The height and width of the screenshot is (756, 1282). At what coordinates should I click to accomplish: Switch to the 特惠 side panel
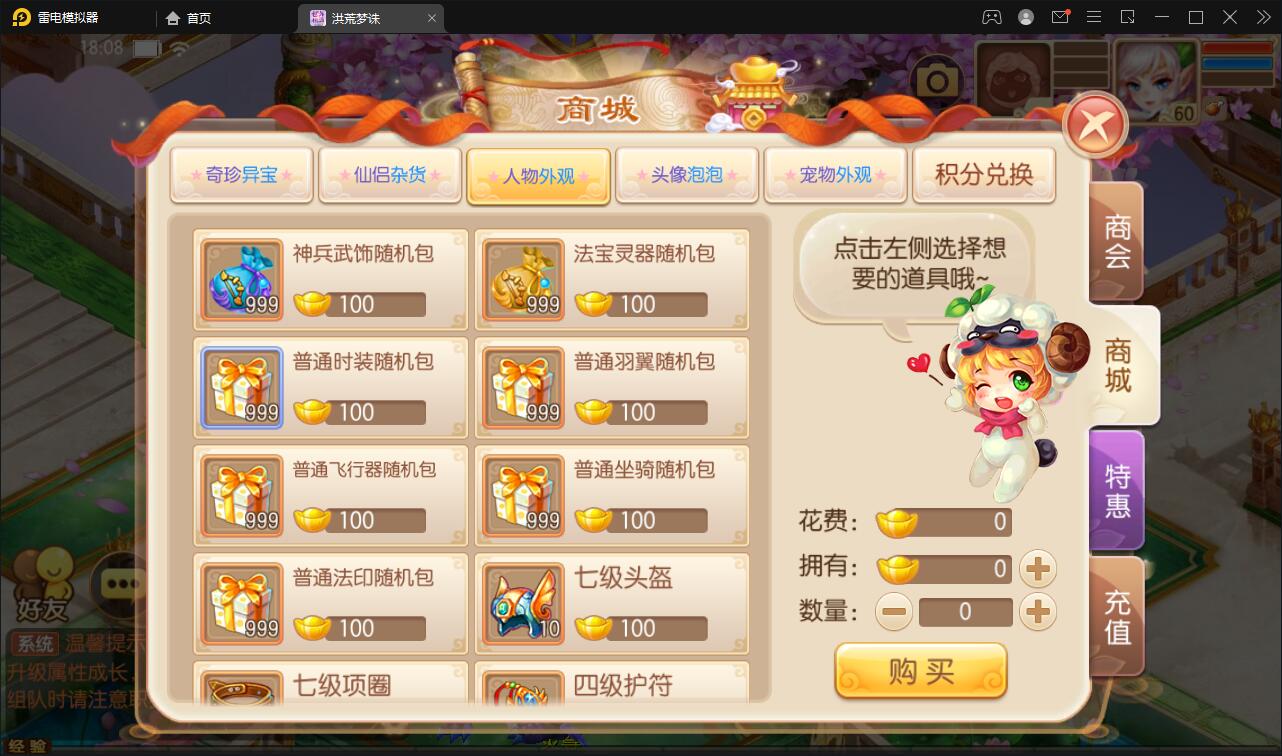[x=1117, y=489]
